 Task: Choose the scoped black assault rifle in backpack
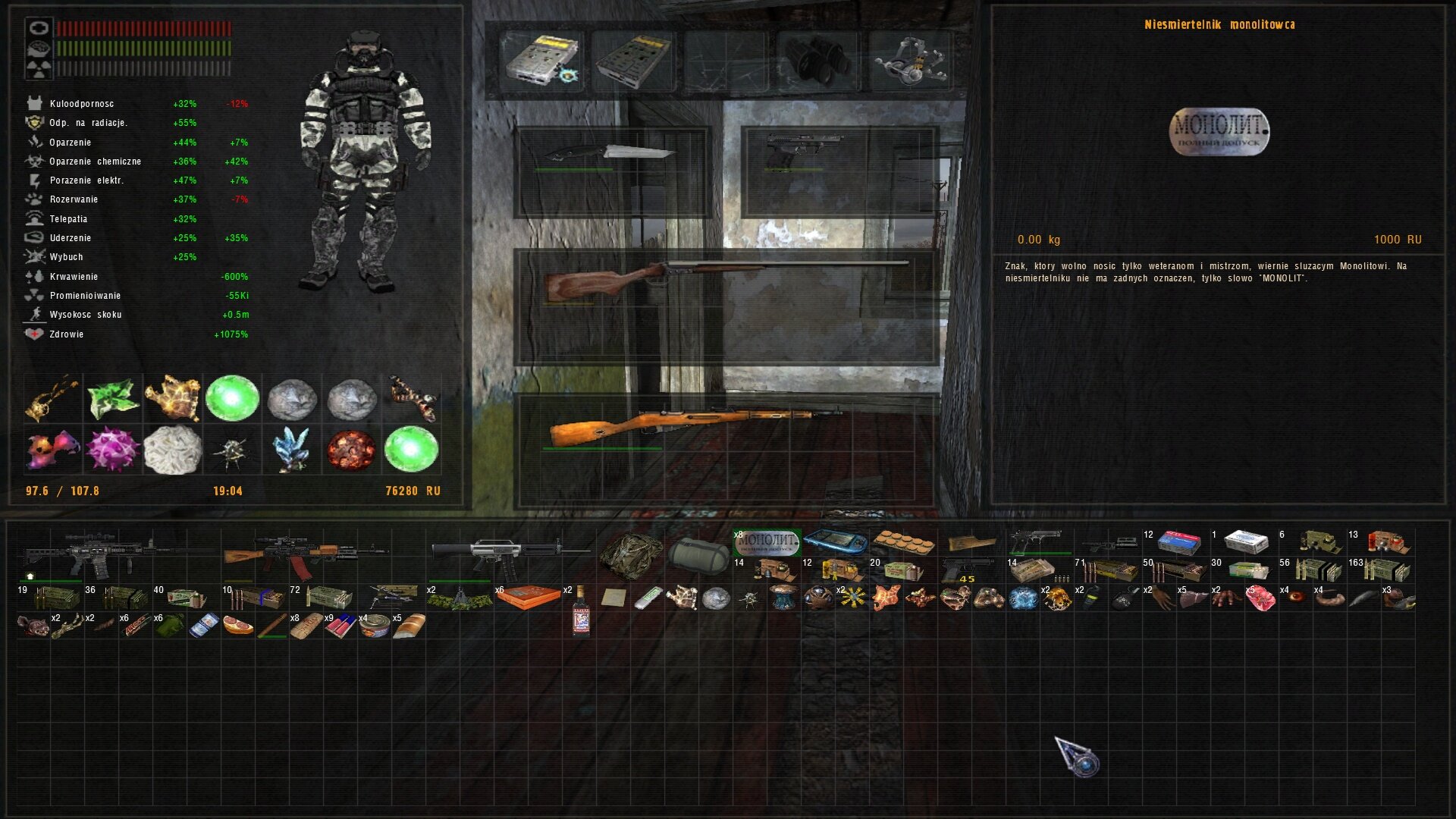pyautogui.click(x=114, y=554)
